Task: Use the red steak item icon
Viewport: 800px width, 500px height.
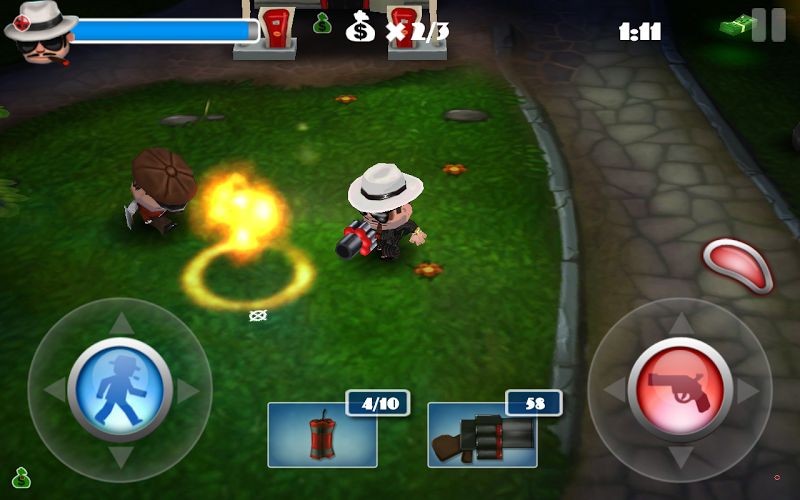Action: (738, 265)
